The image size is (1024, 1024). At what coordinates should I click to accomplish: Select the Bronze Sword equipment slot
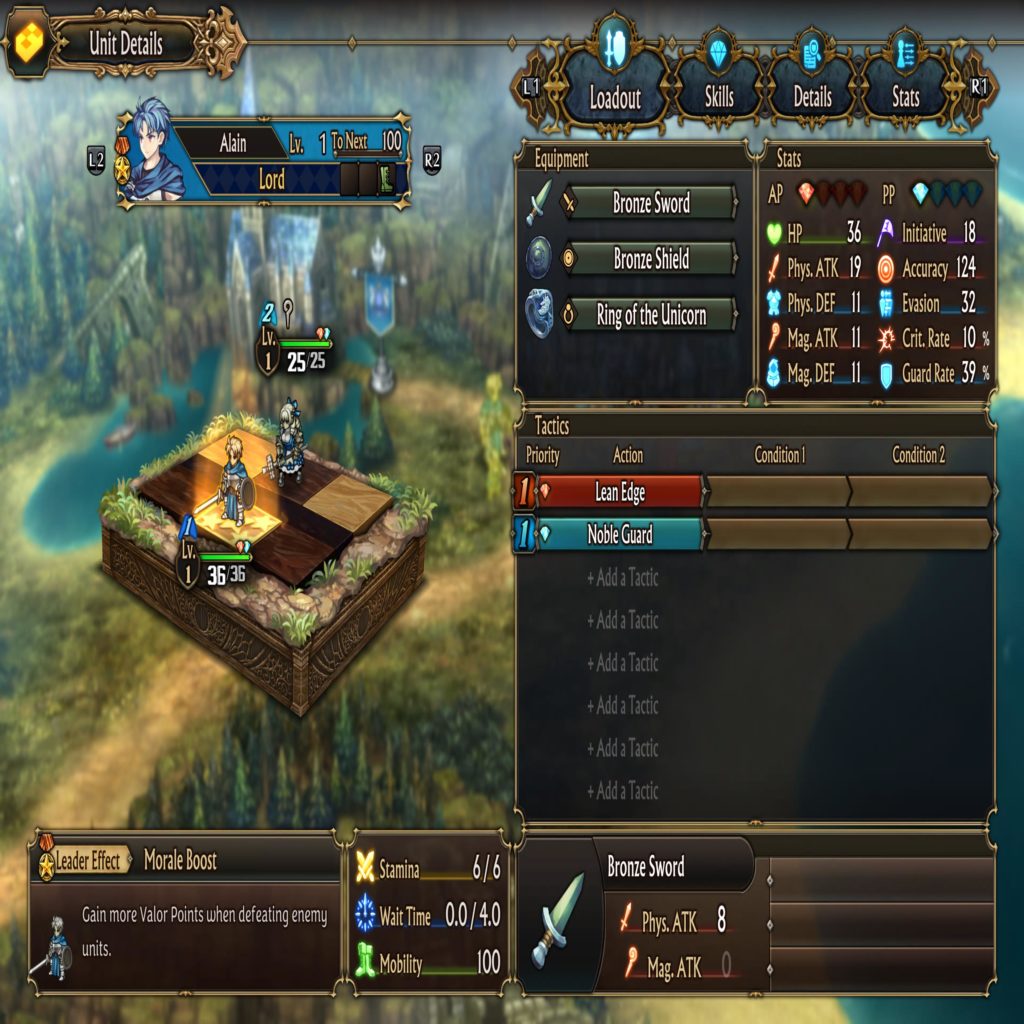coord(651,204)
